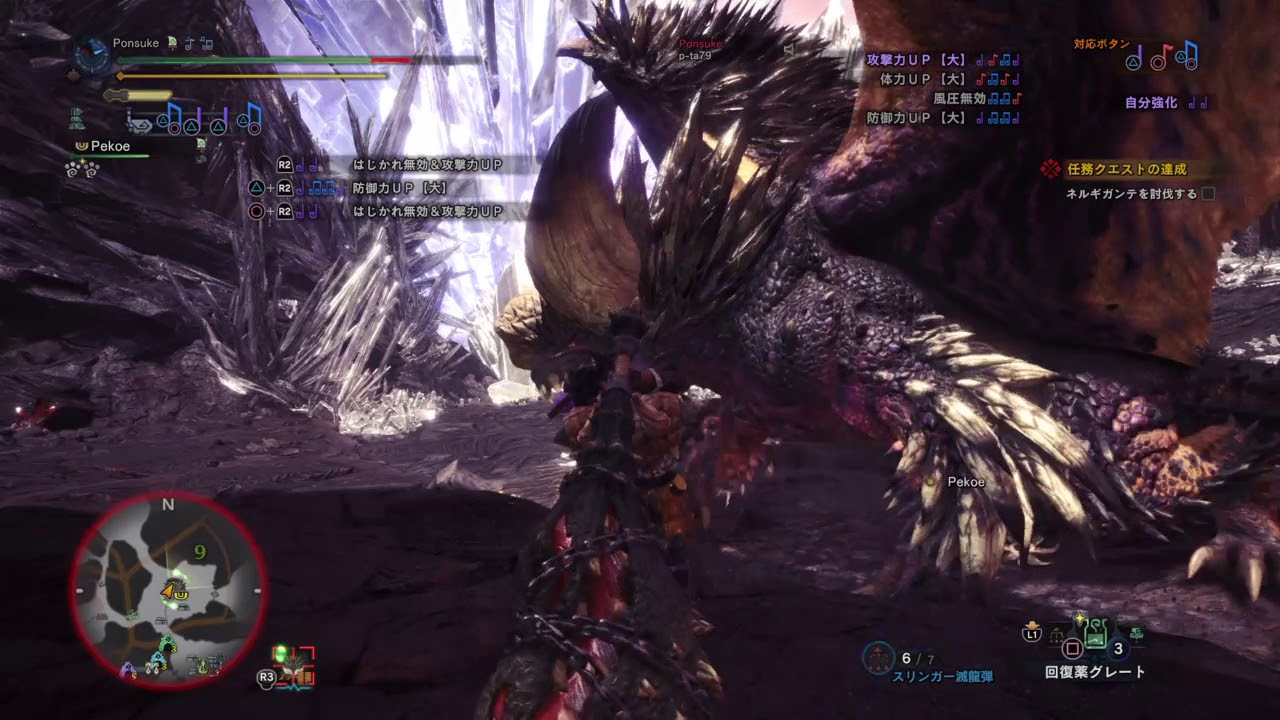Select the queued 防御力UP【大】 song row
This screenshot has height=720, width=1280.
400,188
